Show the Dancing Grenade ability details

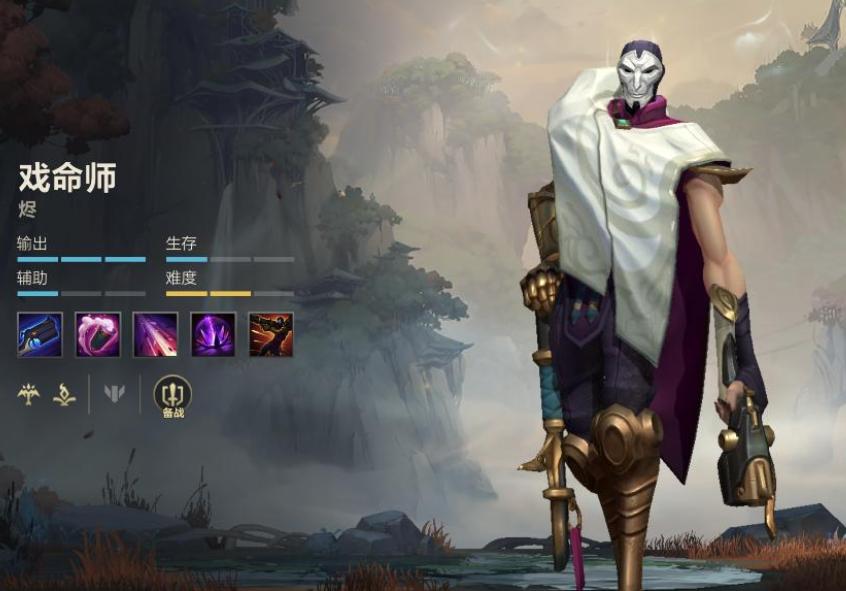tap(98, 335)
